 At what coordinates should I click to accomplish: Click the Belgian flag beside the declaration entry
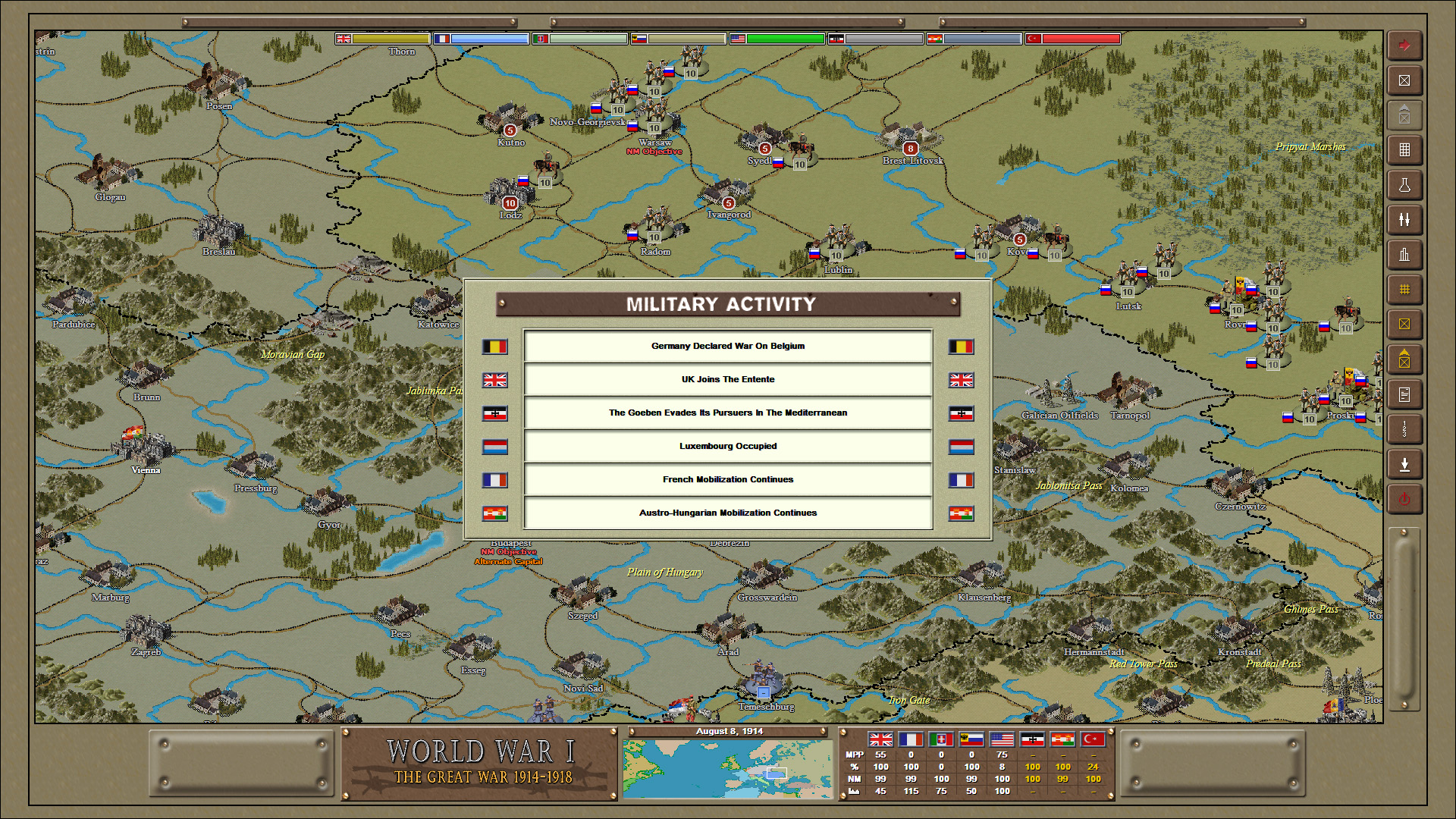click(495, 347)
